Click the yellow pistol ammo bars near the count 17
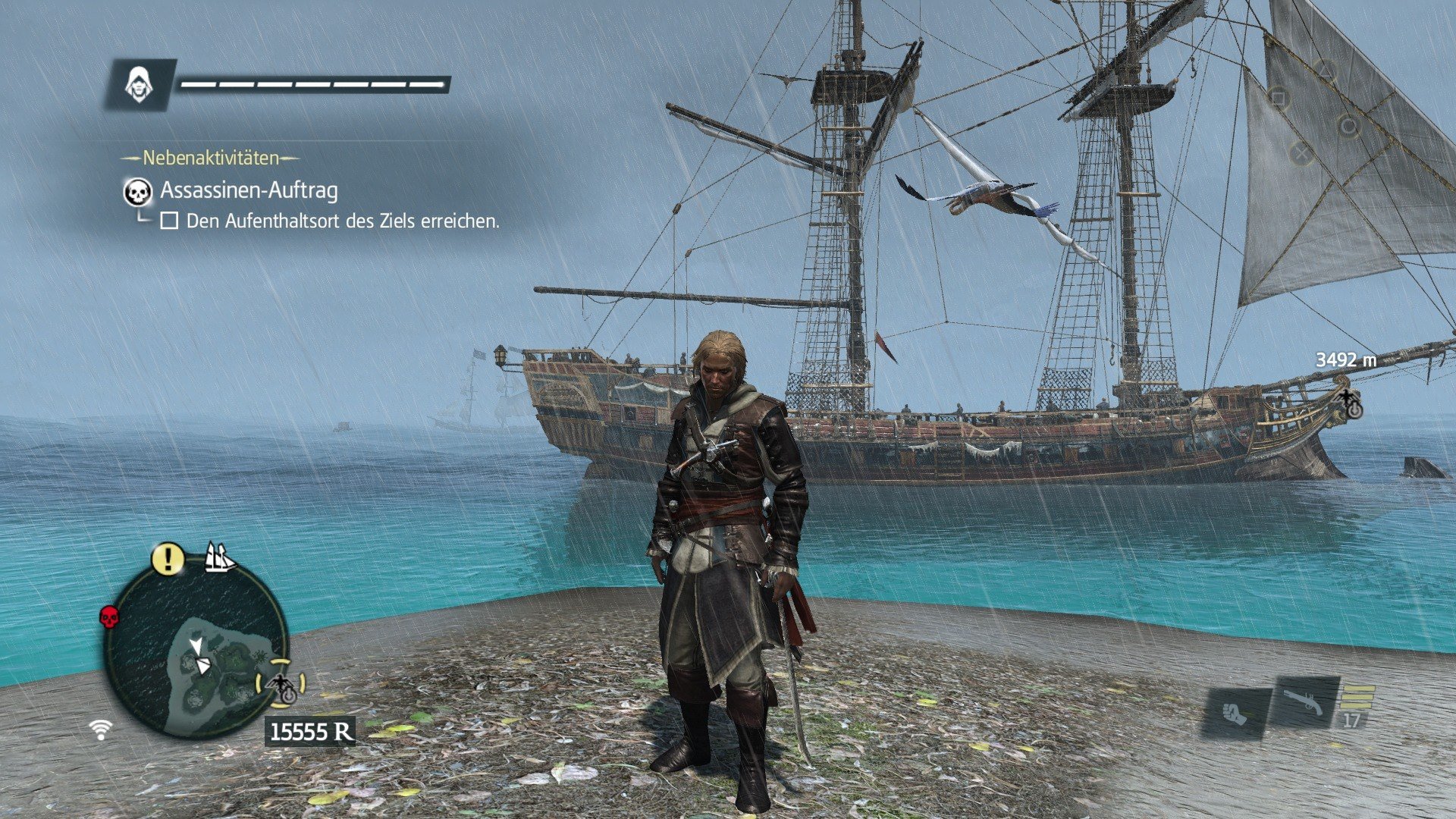This screenshot has height=819, width=1456. [1358, 696]
